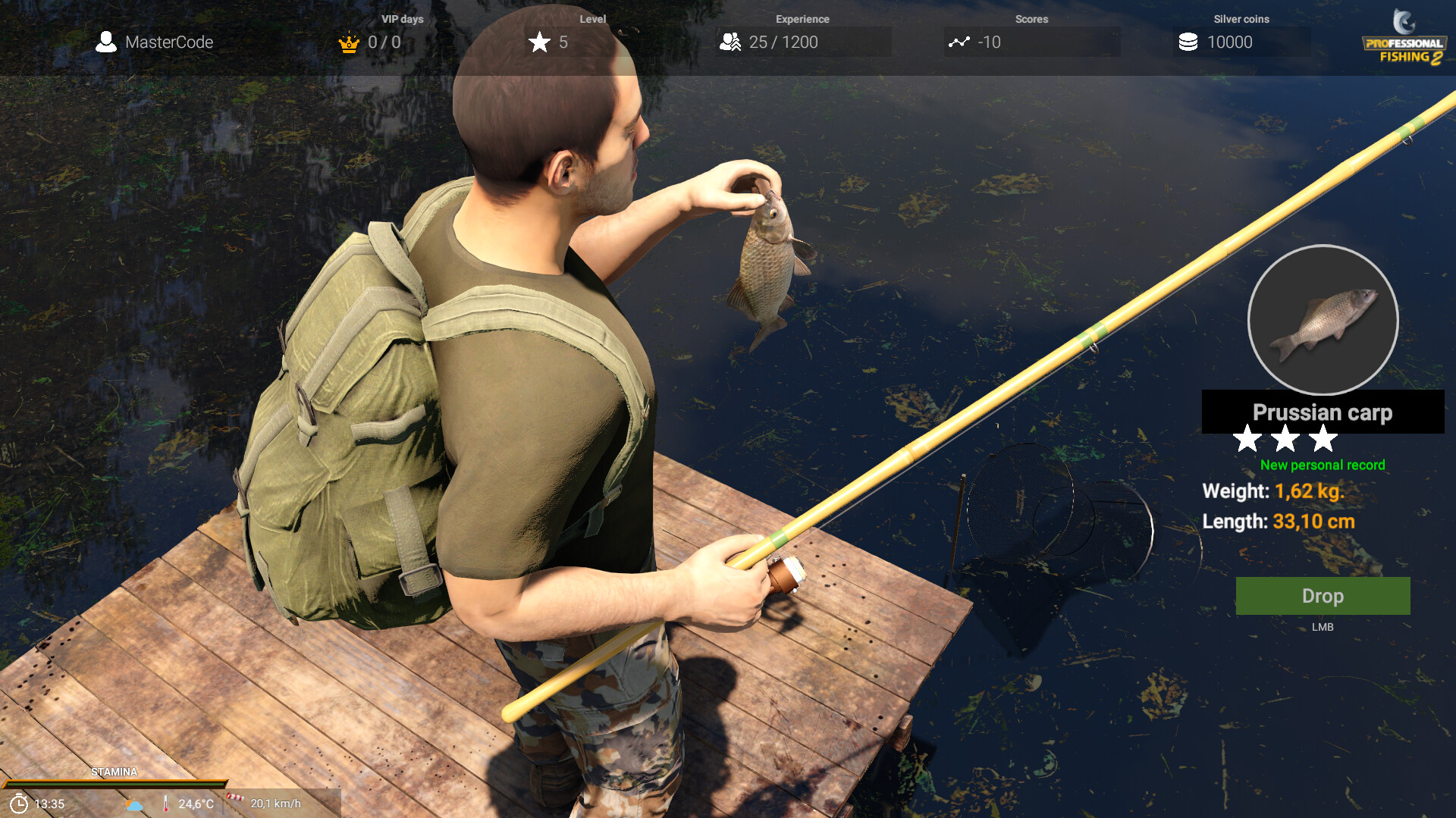
Task: Click the New personal record text
Action: click(1322, 465)
